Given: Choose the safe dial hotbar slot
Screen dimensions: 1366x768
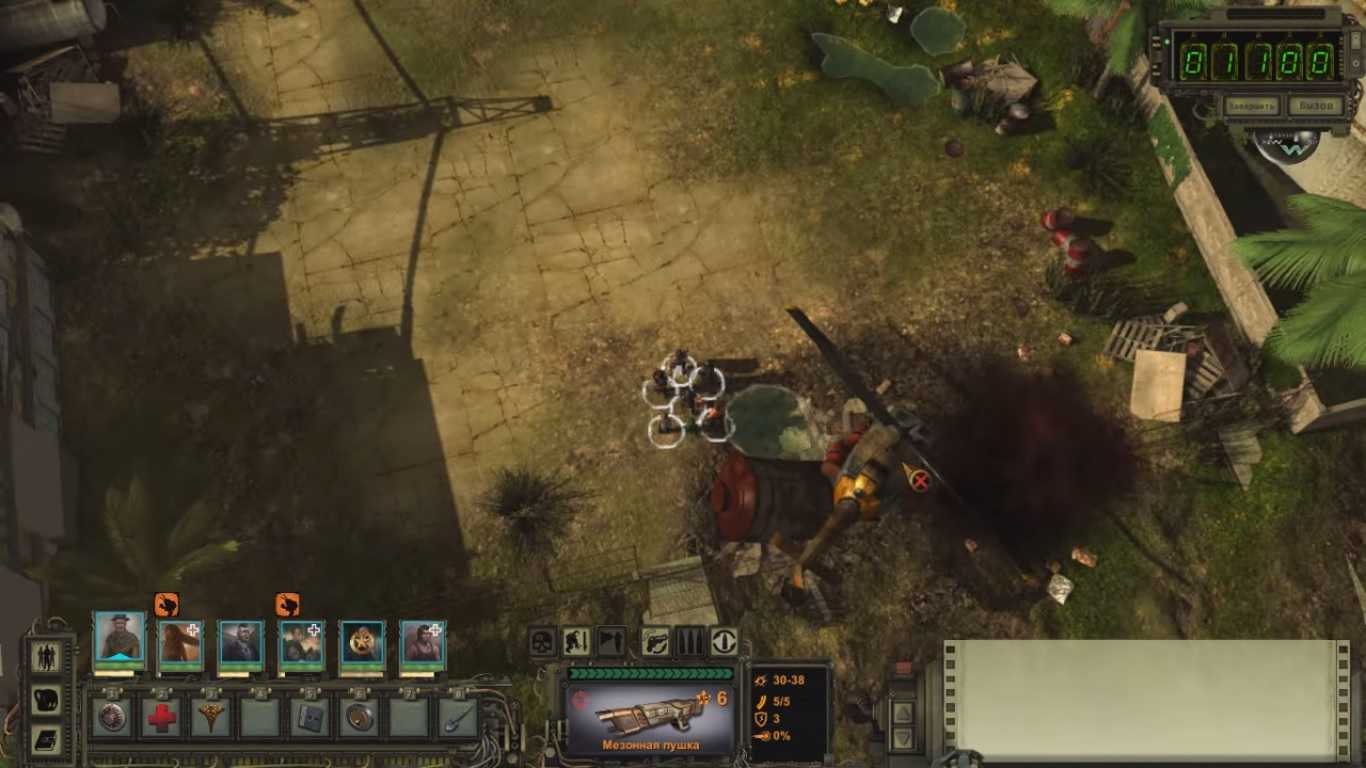Looking at the screenshot, I should pos(111,717).
